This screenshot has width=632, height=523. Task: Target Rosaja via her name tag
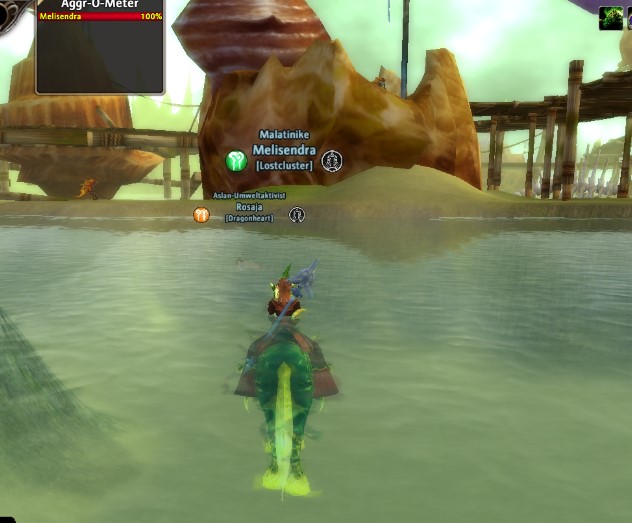[249, 206]
